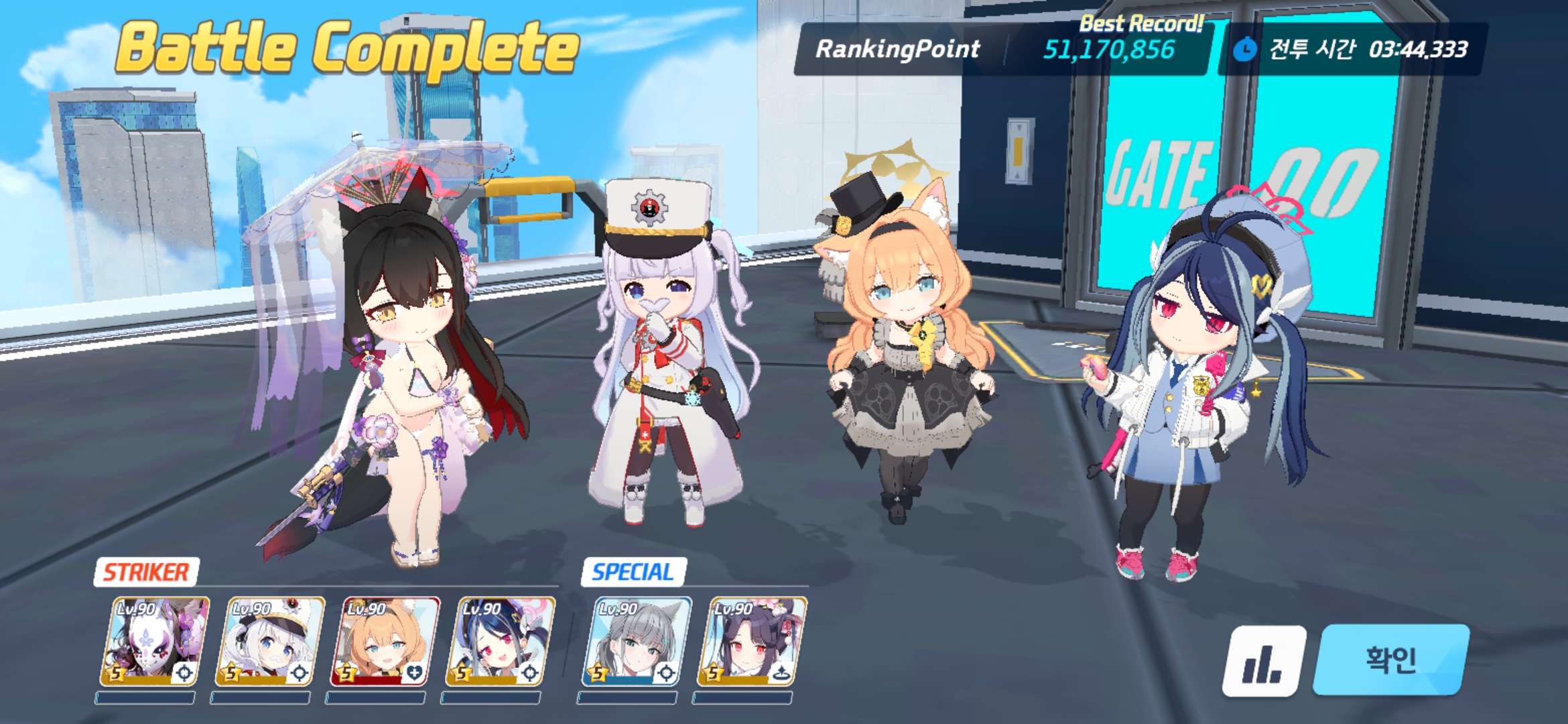1568x724 pixels.
Task: Confirm results with the 확인 button
Action: 1391,660
